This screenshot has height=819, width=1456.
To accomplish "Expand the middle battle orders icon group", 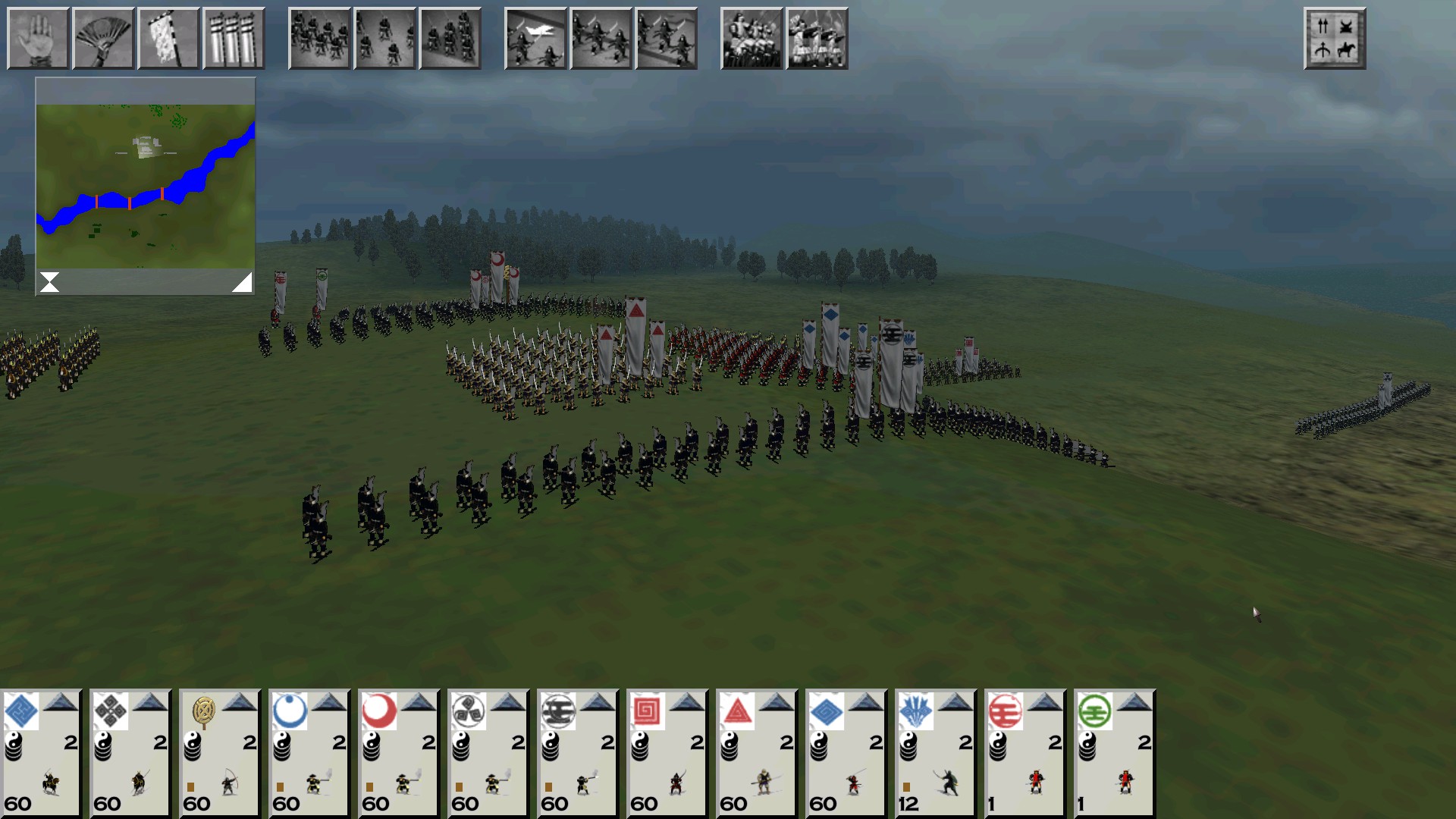I will 601,38.
